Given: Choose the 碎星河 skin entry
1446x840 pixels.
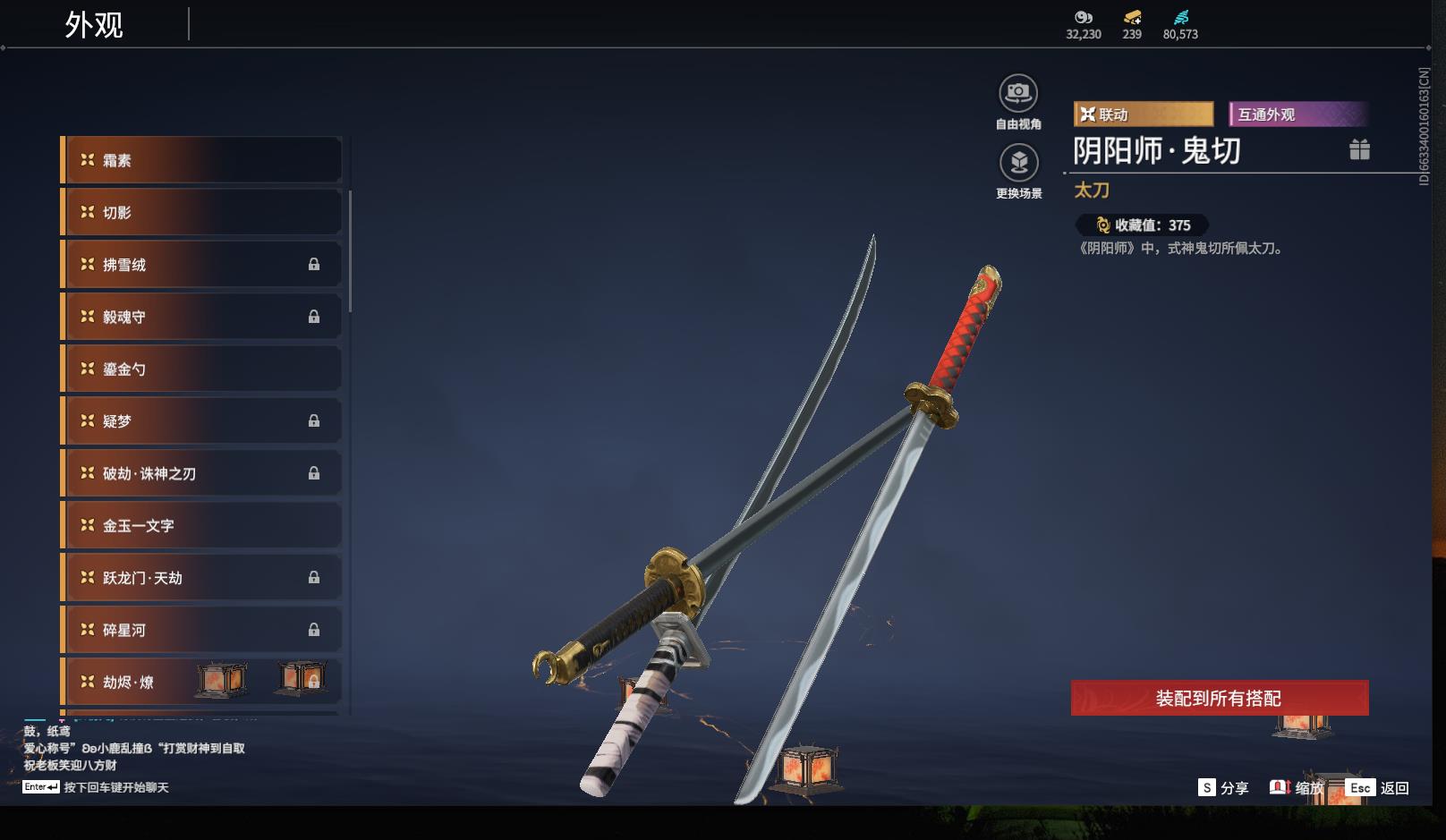Looking at the screenshot, I should pyautogui.click(x=201, y=630).
